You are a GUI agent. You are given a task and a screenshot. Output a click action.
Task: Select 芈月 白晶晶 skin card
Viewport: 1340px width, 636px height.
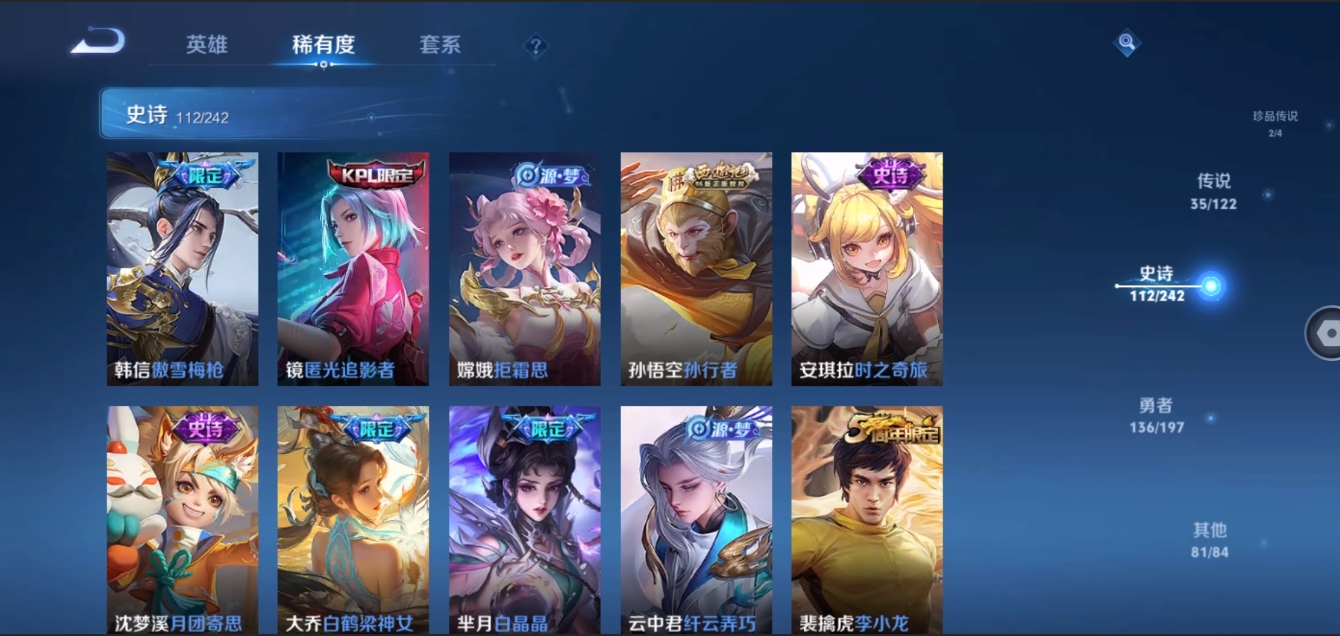pos(524,520)
